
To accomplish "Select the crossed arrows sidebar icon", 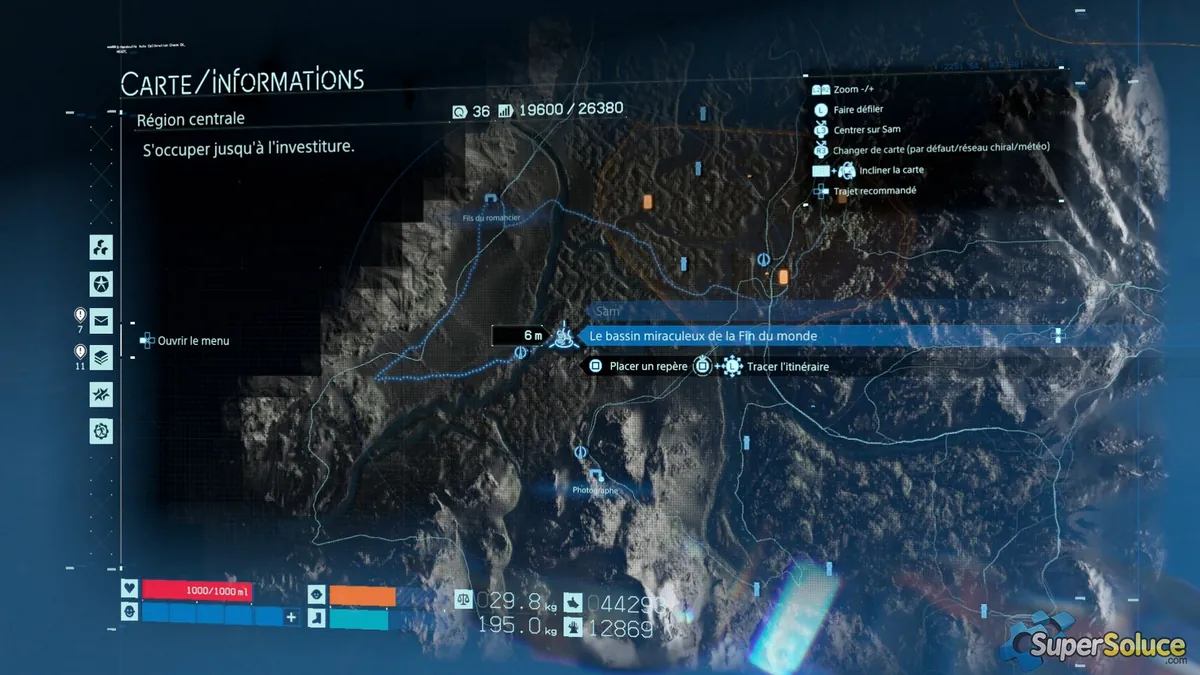I will (x=101, y=394).
